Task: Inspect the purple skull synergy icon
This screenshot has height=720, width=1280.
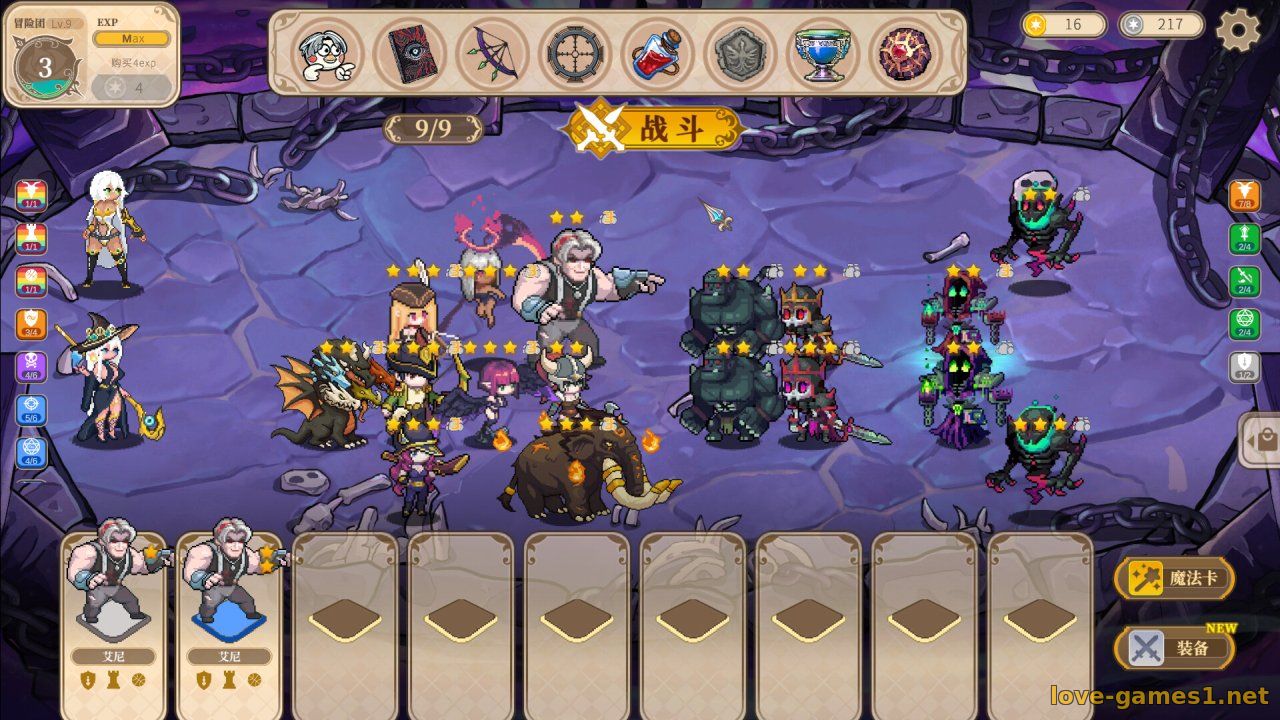Action: tap(31, 367)
